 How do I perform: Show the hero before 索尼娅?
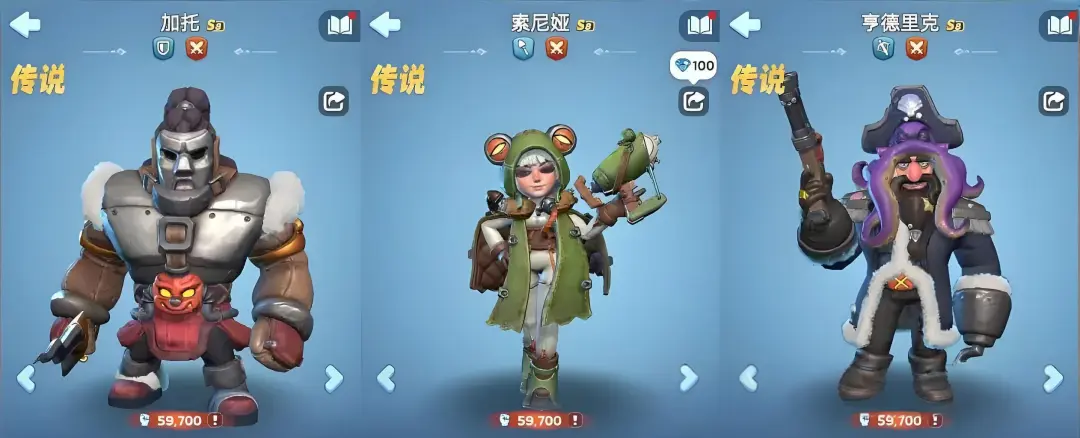coord(386,378)
